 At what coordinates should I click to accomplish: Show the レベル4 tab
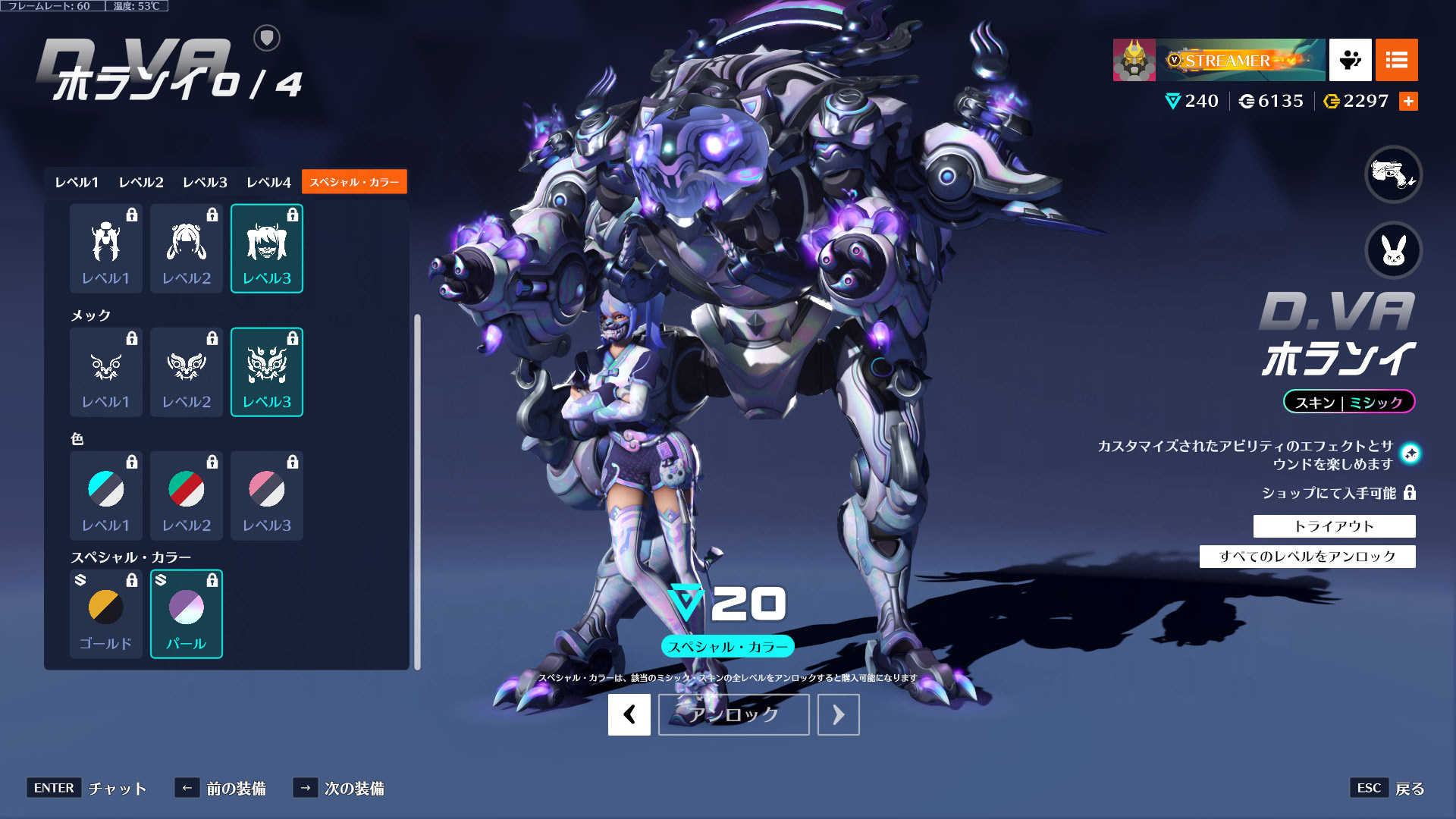[268, 182]
